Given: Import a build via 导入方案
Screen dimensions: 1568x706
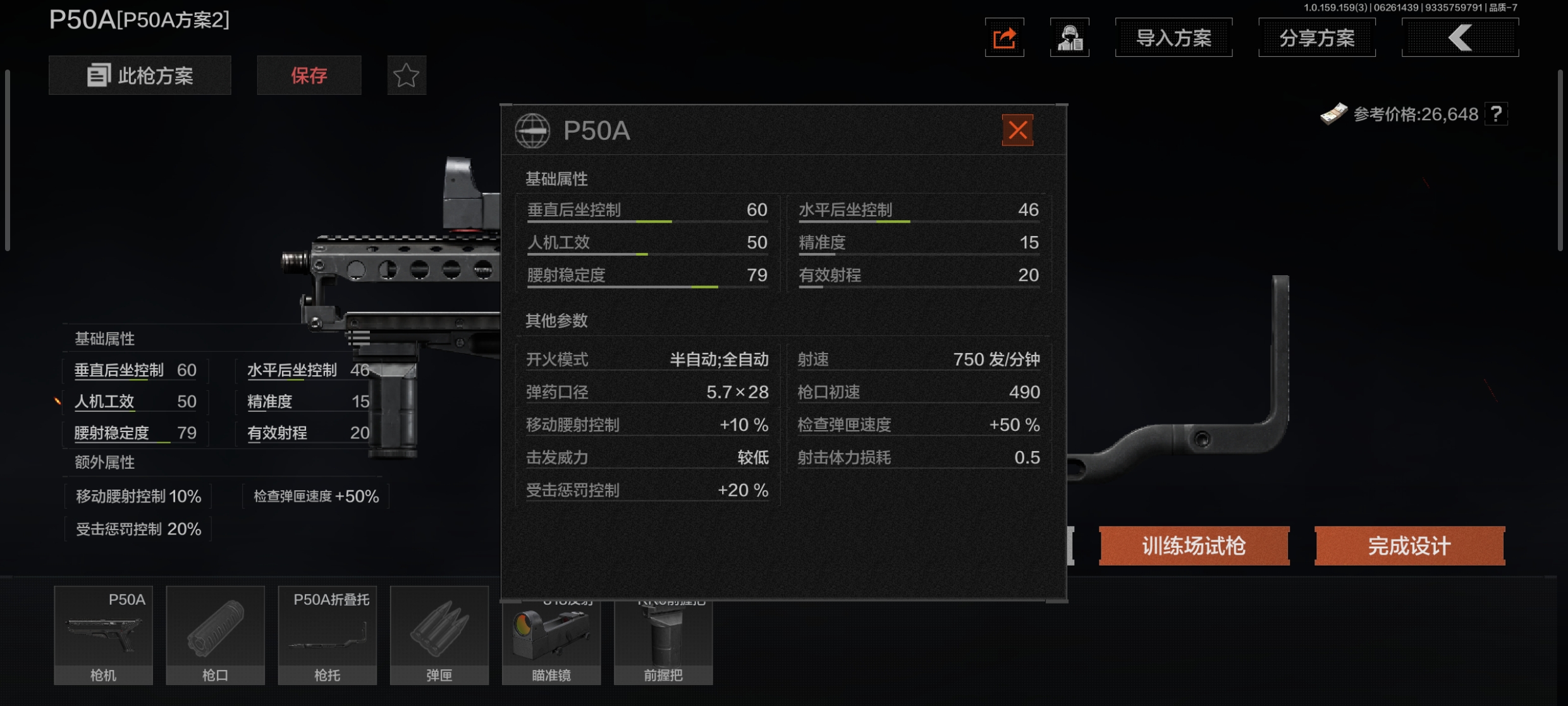Looking at the screenshot, I should 1173,38.
